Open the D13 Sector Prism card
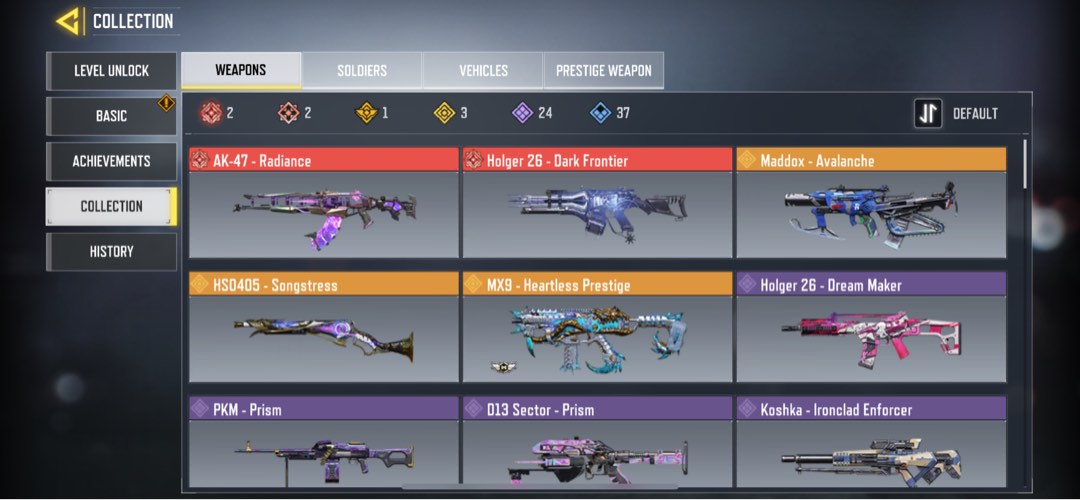Viewport: 1080px width, 500px height. click(x=597, y=444)
